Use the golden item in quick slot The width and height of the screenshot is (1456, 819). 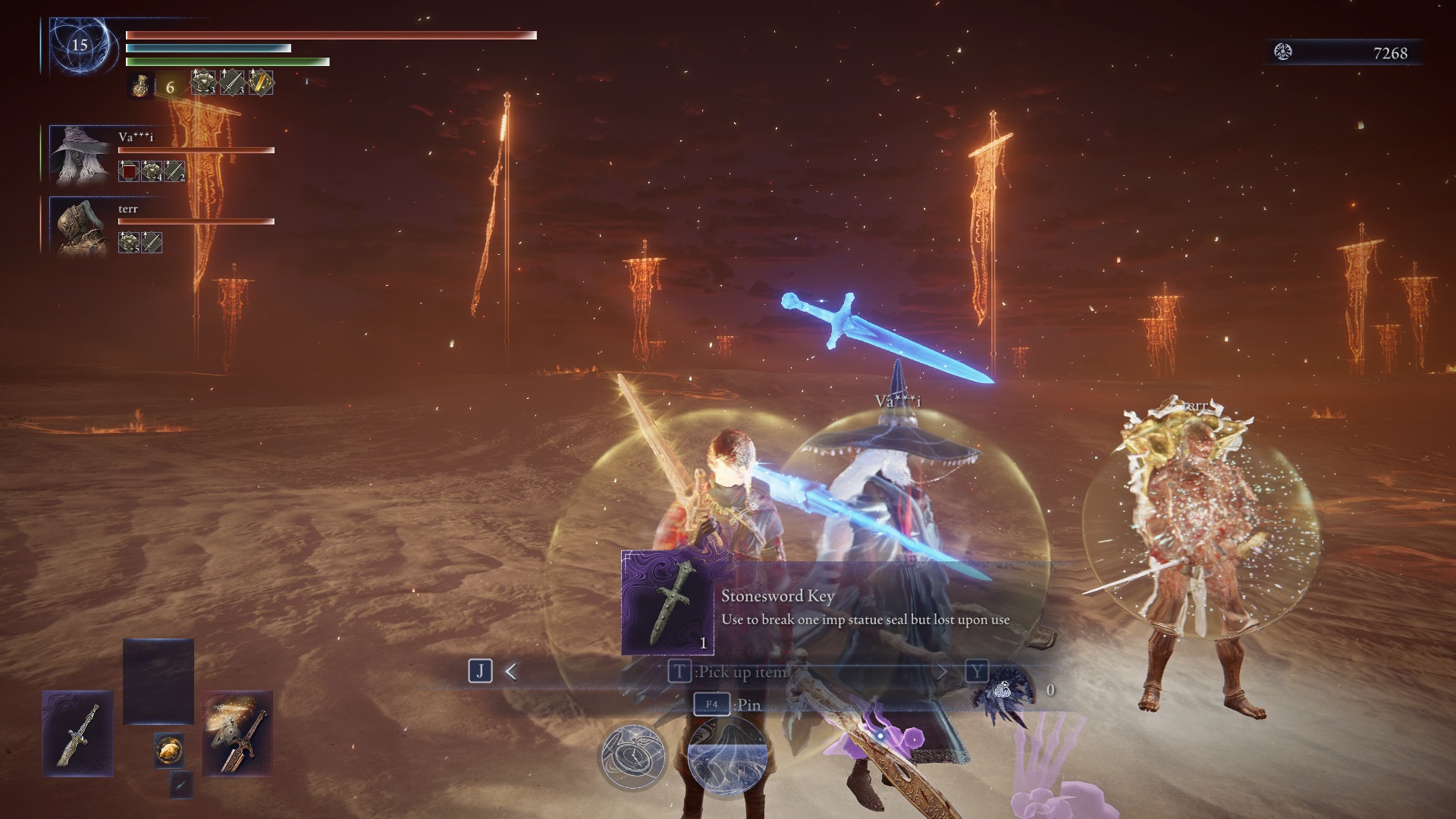[169, 750]
